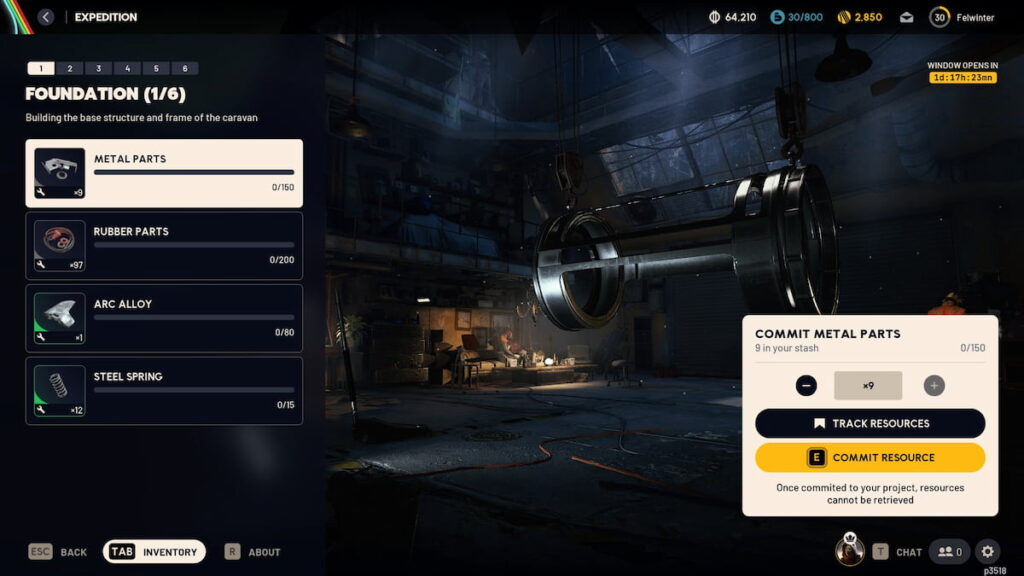Screen dimensions: 1024x576
Task: Show stage tab 6
Action: pos(185,69)
